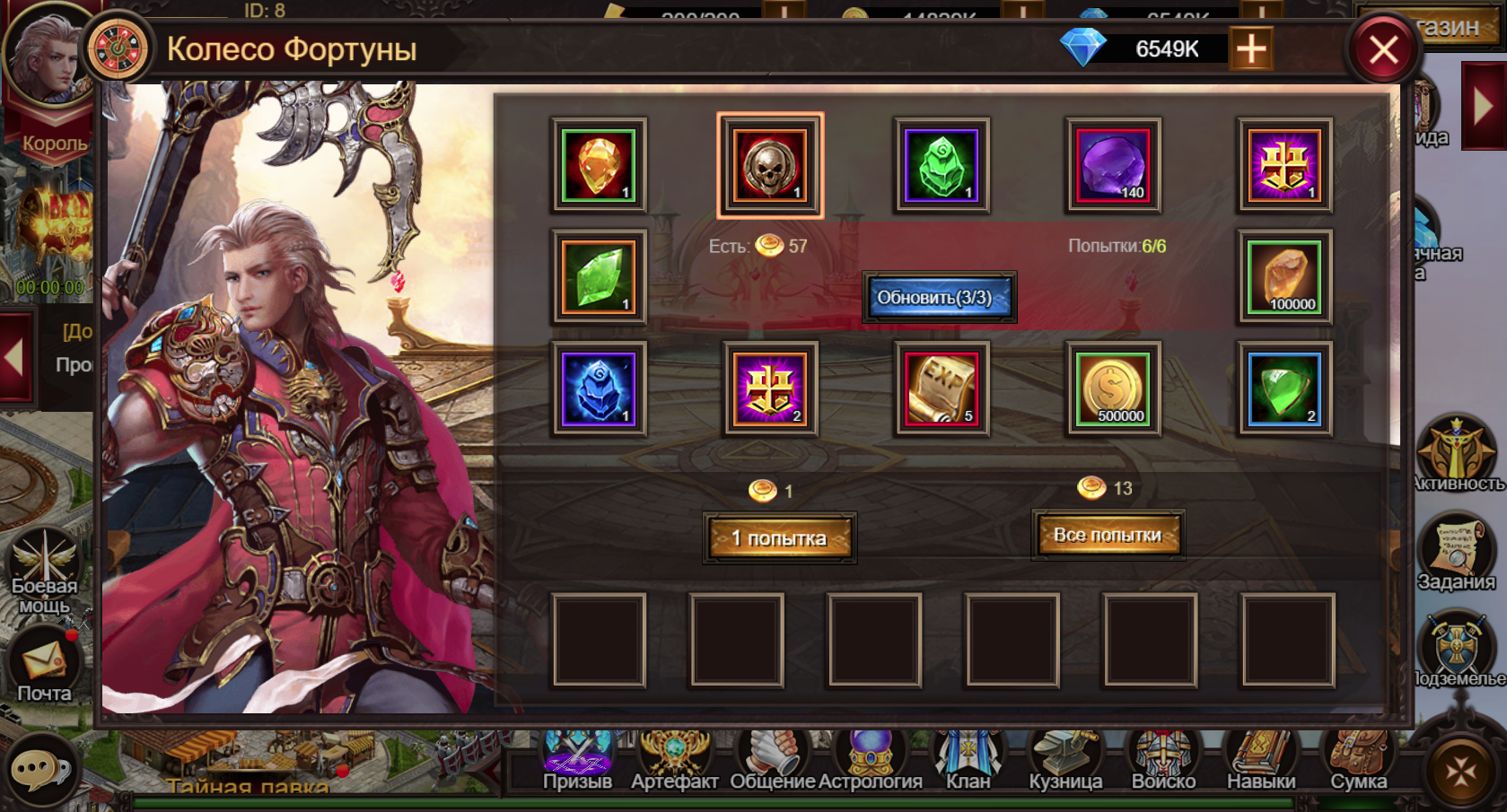The image size is (1507, 812).
Task: Close the Wheel of Fortune window
Action: [1383, 49]
